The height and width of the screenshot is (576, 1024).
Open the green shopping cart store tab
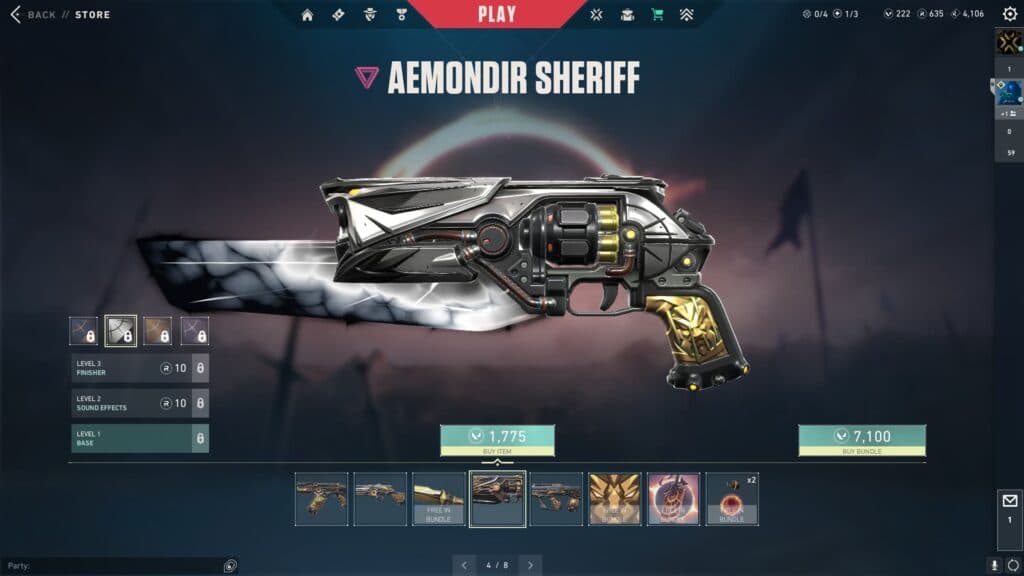pos(657,15)
